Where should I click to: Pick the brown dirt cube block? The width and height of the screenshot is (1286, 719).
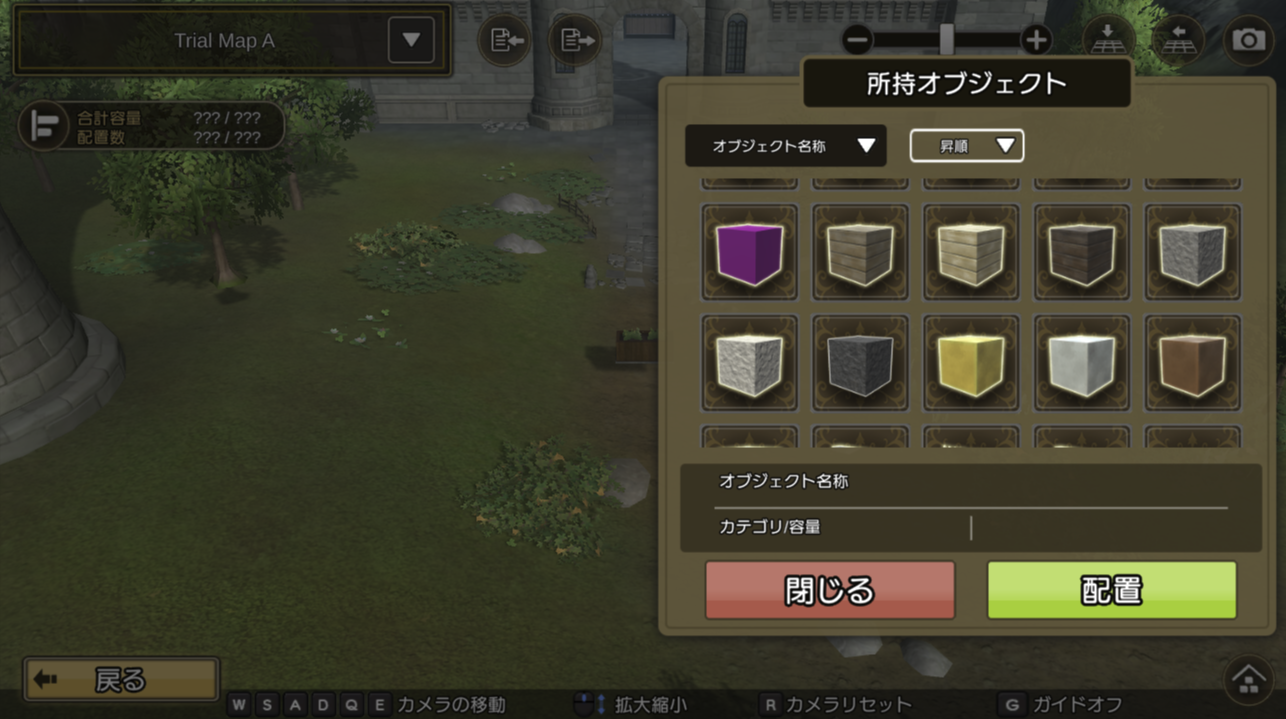click(x=1192, y=363)
